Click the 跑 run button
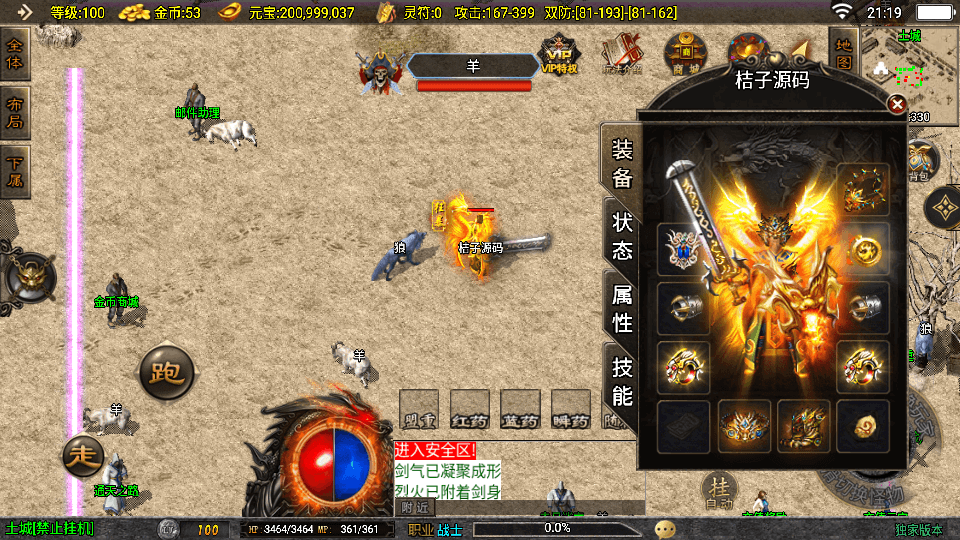This screenshot has width=960, height=540. [x=165, y=372]
